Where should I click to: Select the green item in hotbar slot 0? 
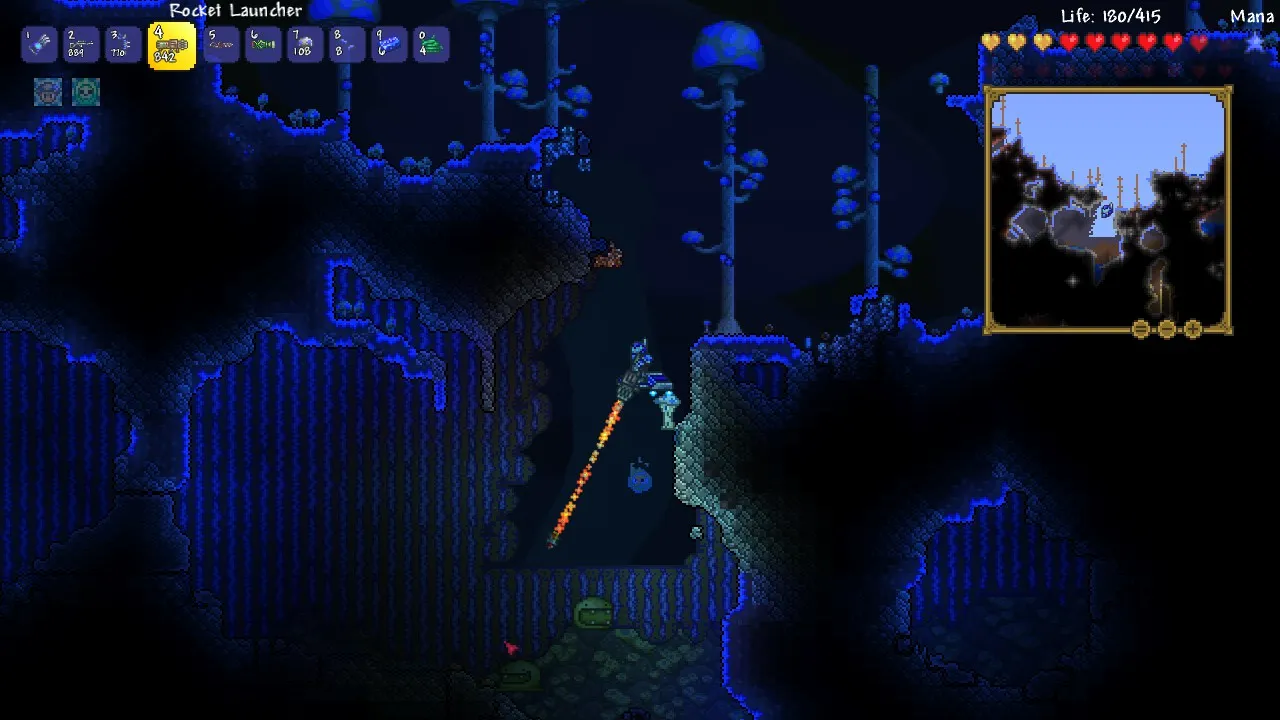pyautogui.click(x=431, y=44)
